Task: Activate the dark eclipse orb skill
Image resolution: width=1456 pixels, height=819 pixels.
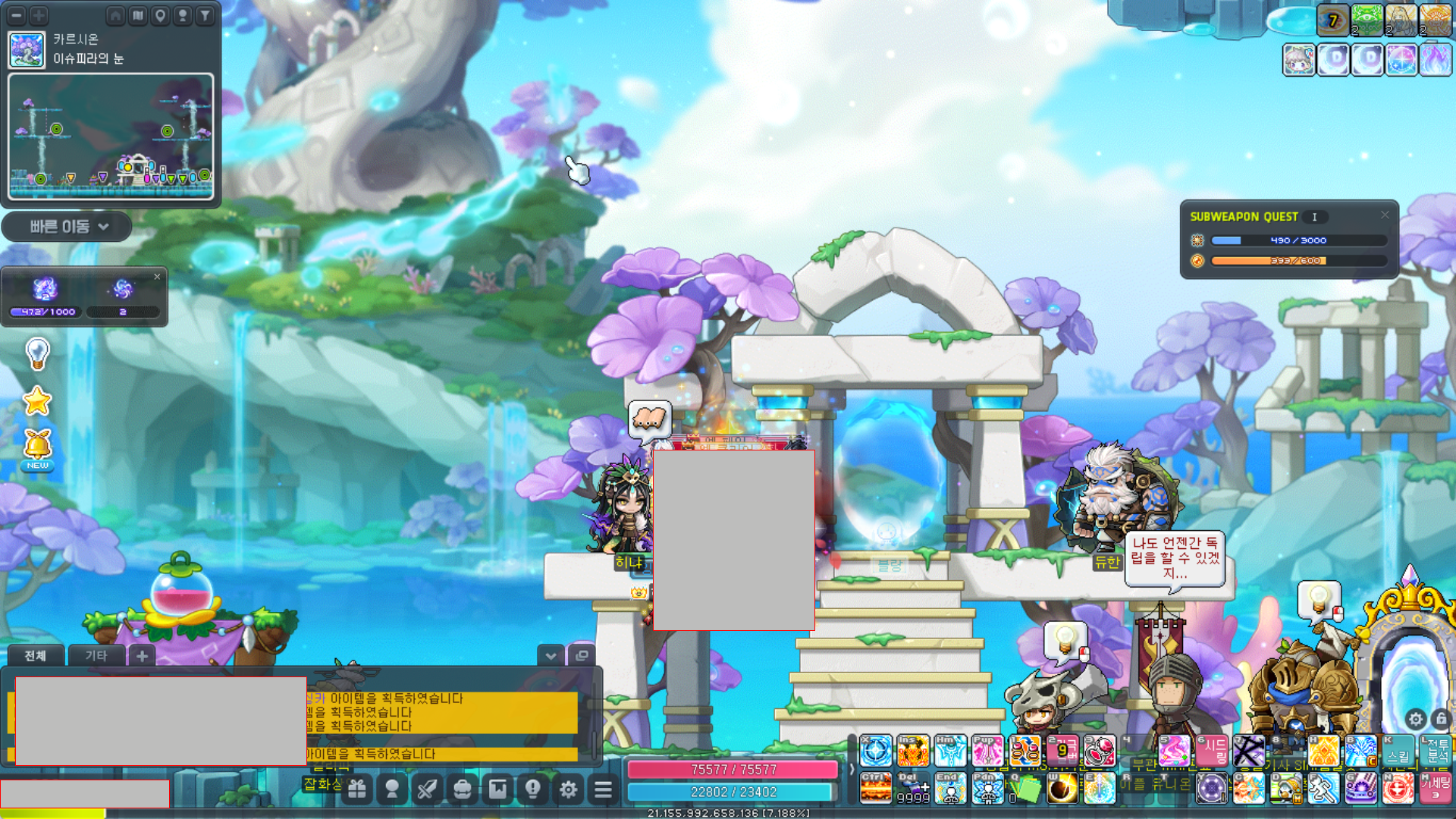Action: click(x=1062, y=789)
